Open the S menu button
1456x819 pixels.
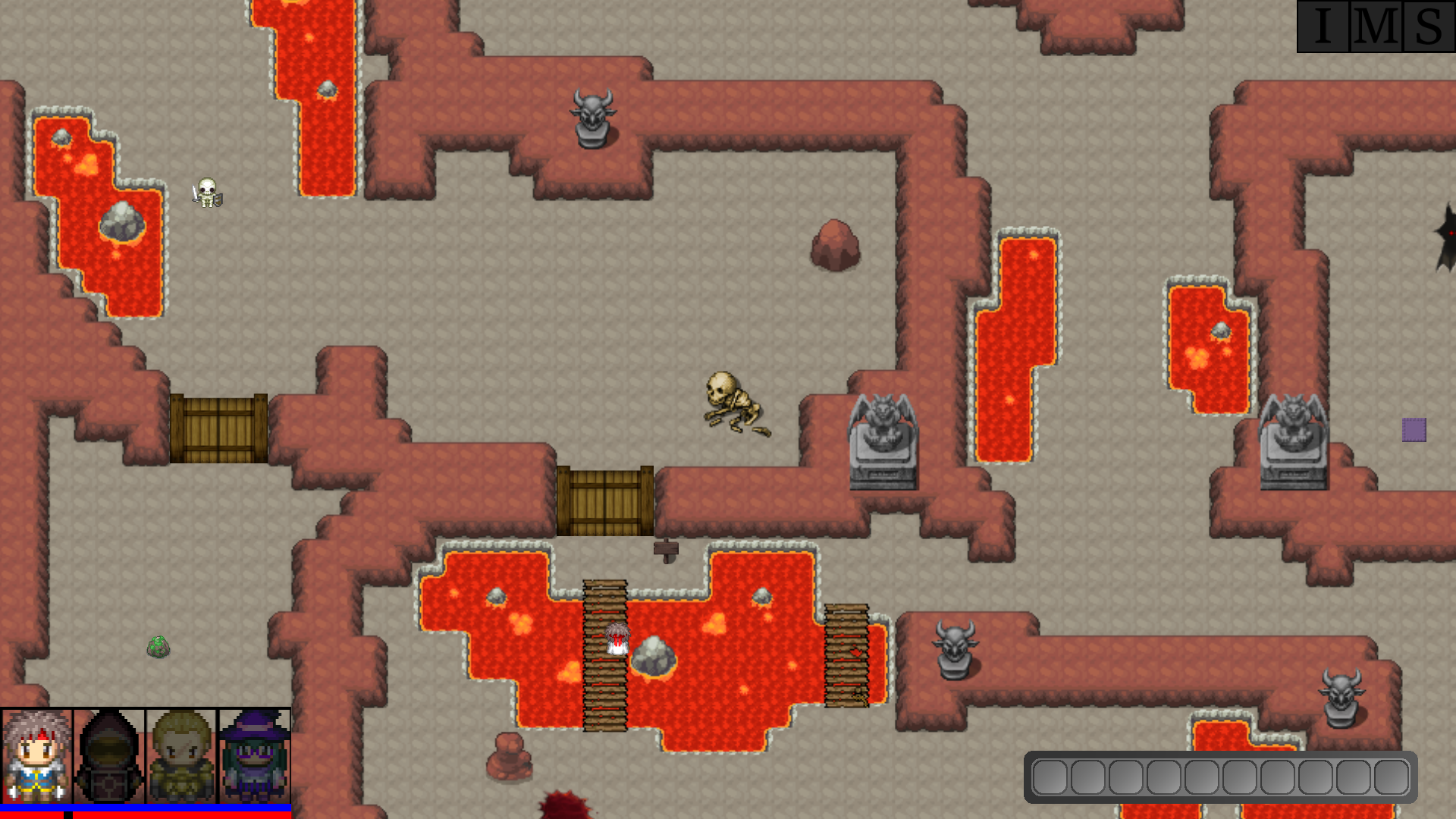pyautogui.click(x=1429, y=27)
